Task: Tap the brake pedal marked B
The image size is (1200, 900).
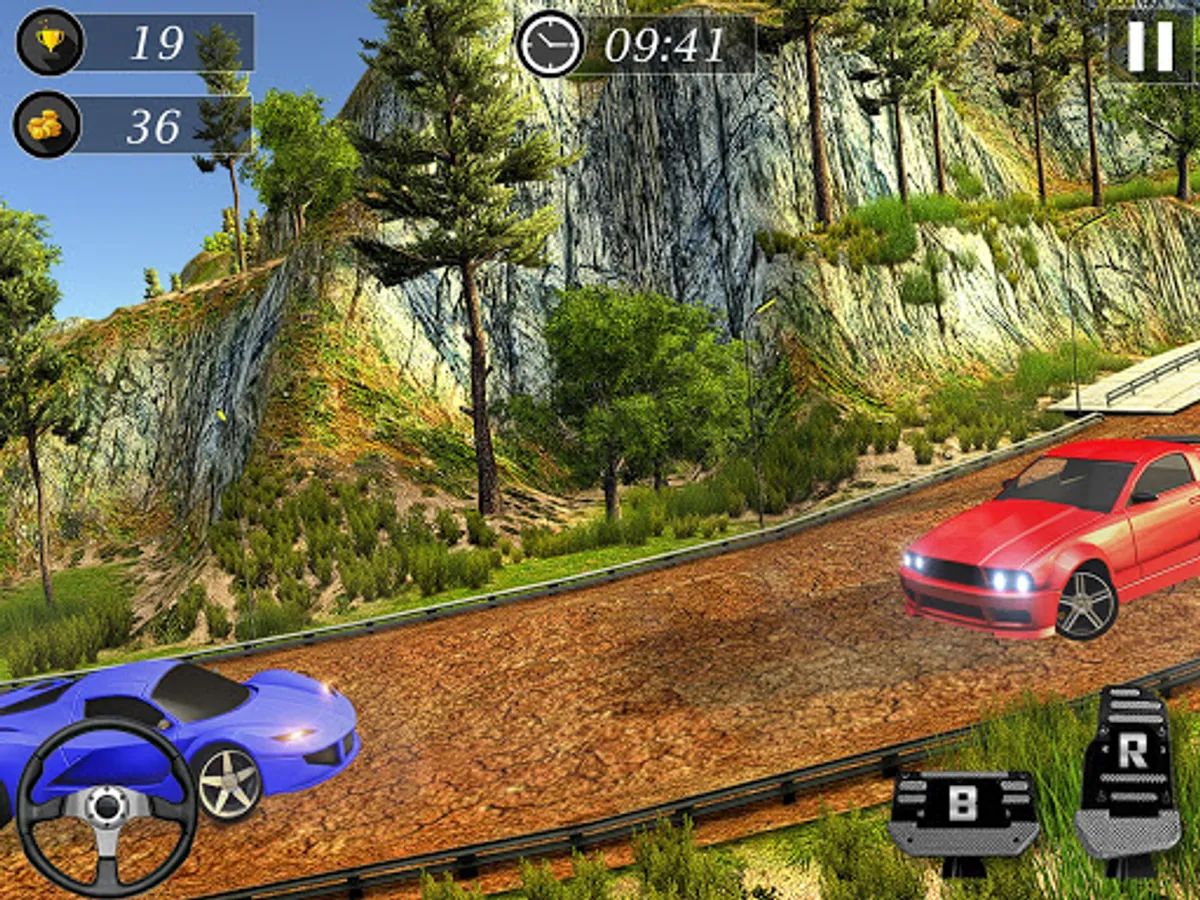Action: coord(962,812)
